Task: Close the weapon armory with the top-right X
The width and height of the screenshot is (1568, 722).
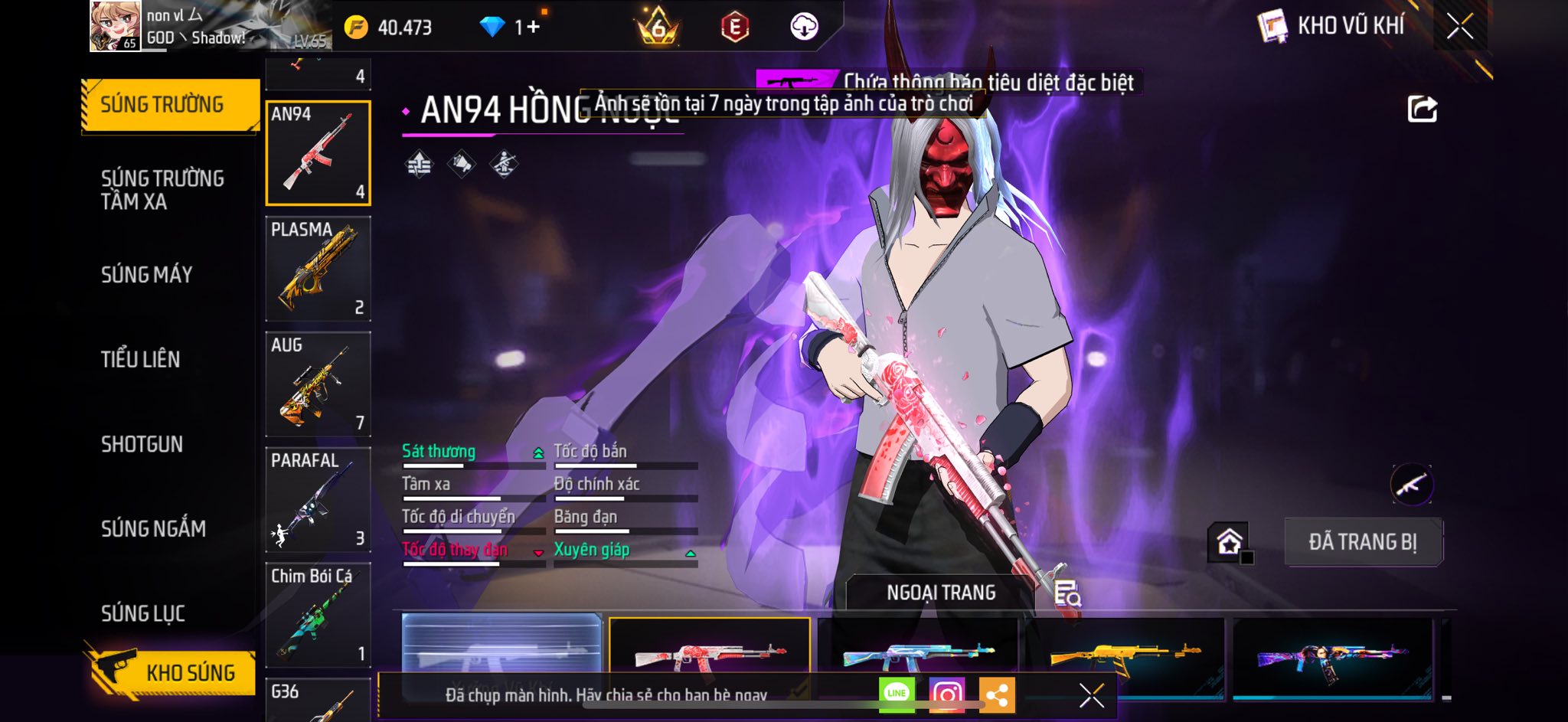Action: click(1460, 26)
